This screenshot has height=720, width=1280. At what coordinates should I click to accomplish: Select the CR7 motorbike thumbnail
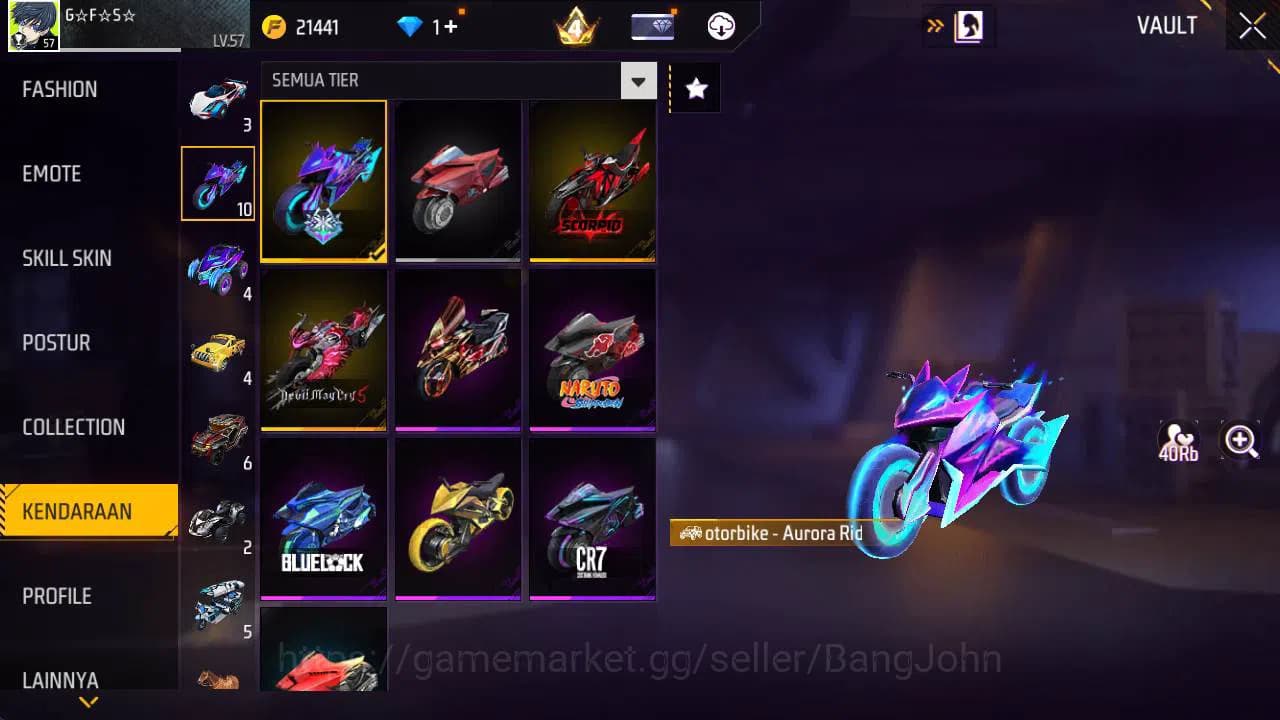pos(591,518)
